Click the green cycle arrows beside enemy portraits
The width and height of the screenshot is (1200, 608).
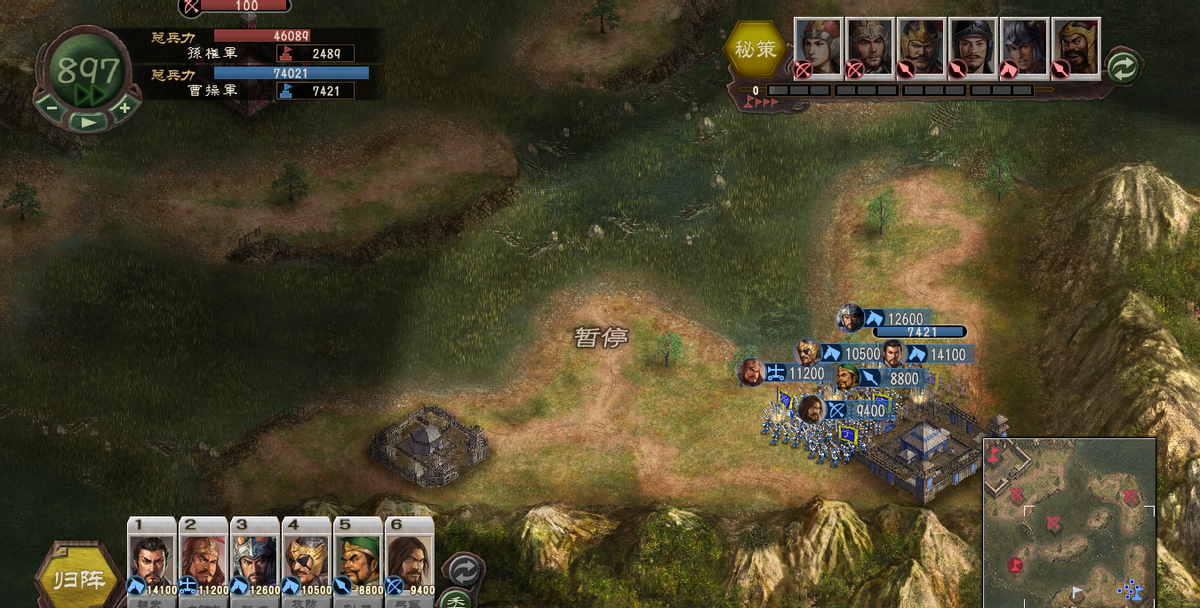(1123, 66)
